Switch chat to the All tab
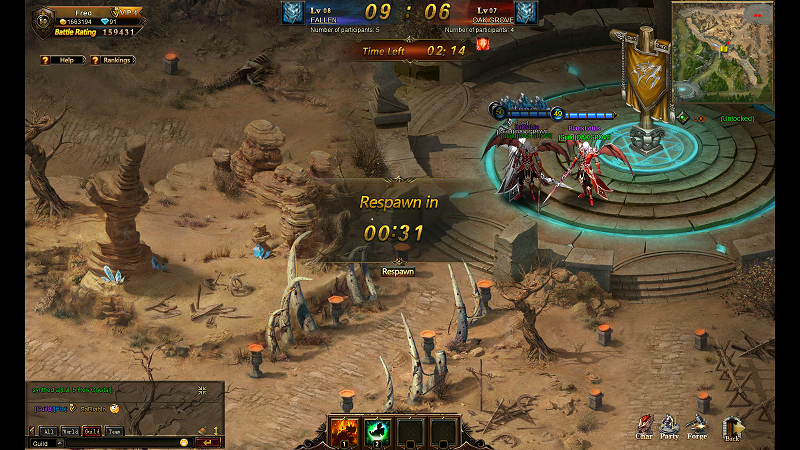Viewport: 800px width, 450px height. tap(47, 431)
